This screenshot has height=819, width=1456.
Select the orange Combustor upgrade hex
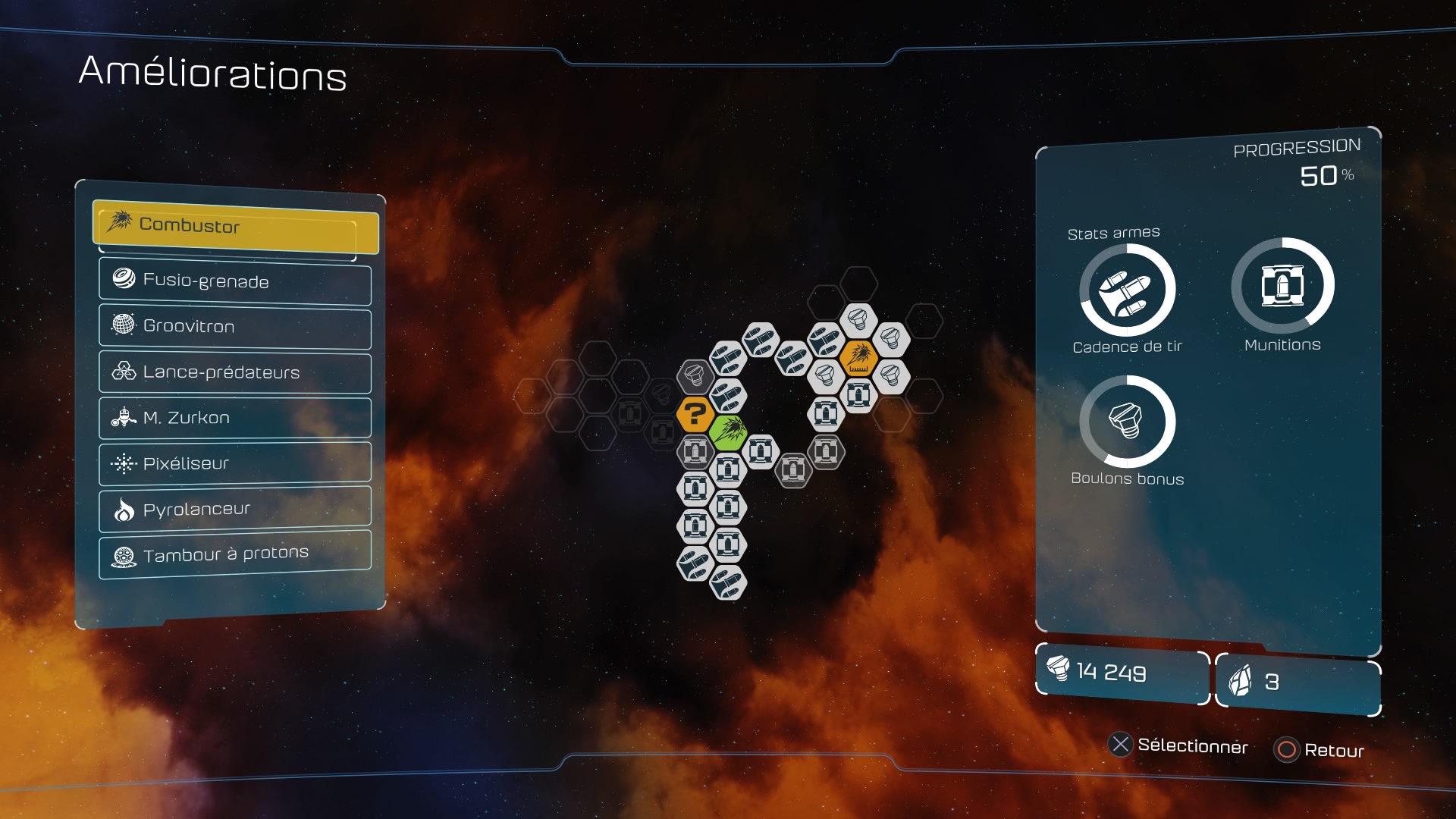(858, 357)
